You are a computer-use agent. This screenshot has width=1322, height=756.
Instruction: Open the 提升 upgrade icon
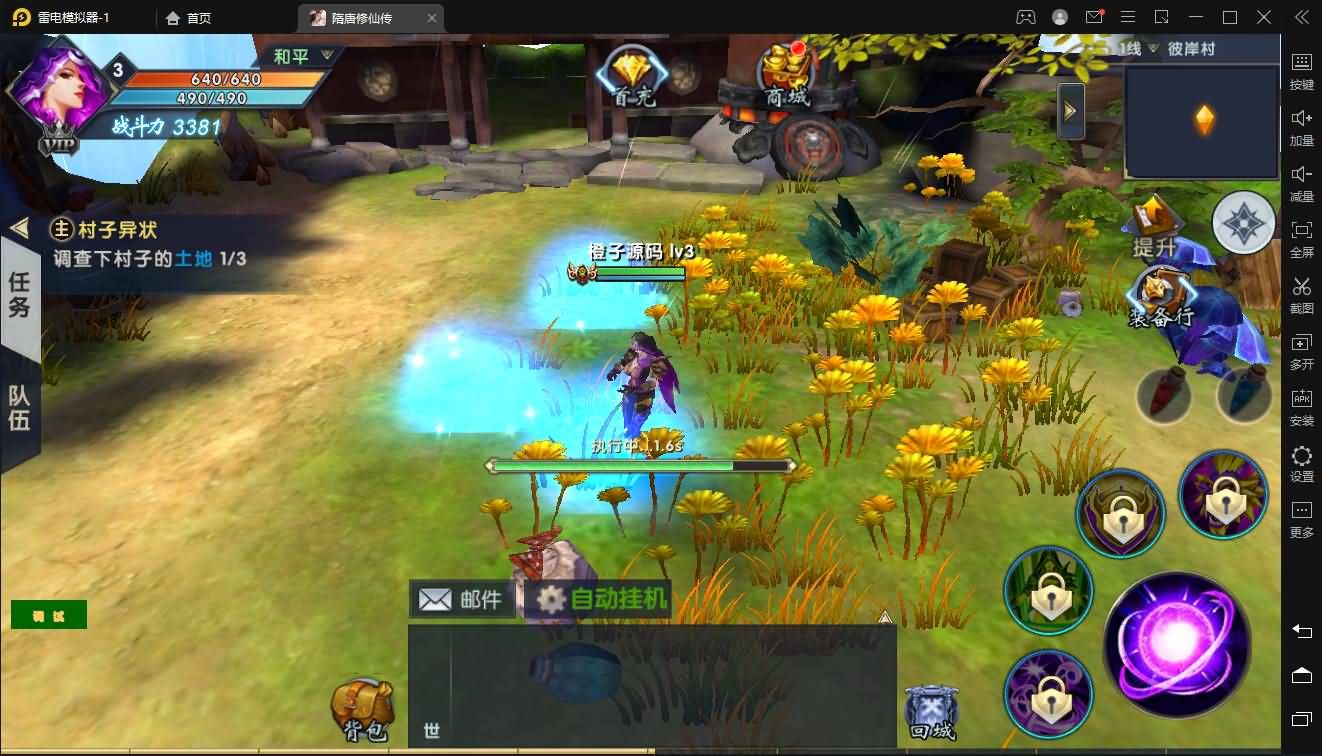click(1154, 225)
